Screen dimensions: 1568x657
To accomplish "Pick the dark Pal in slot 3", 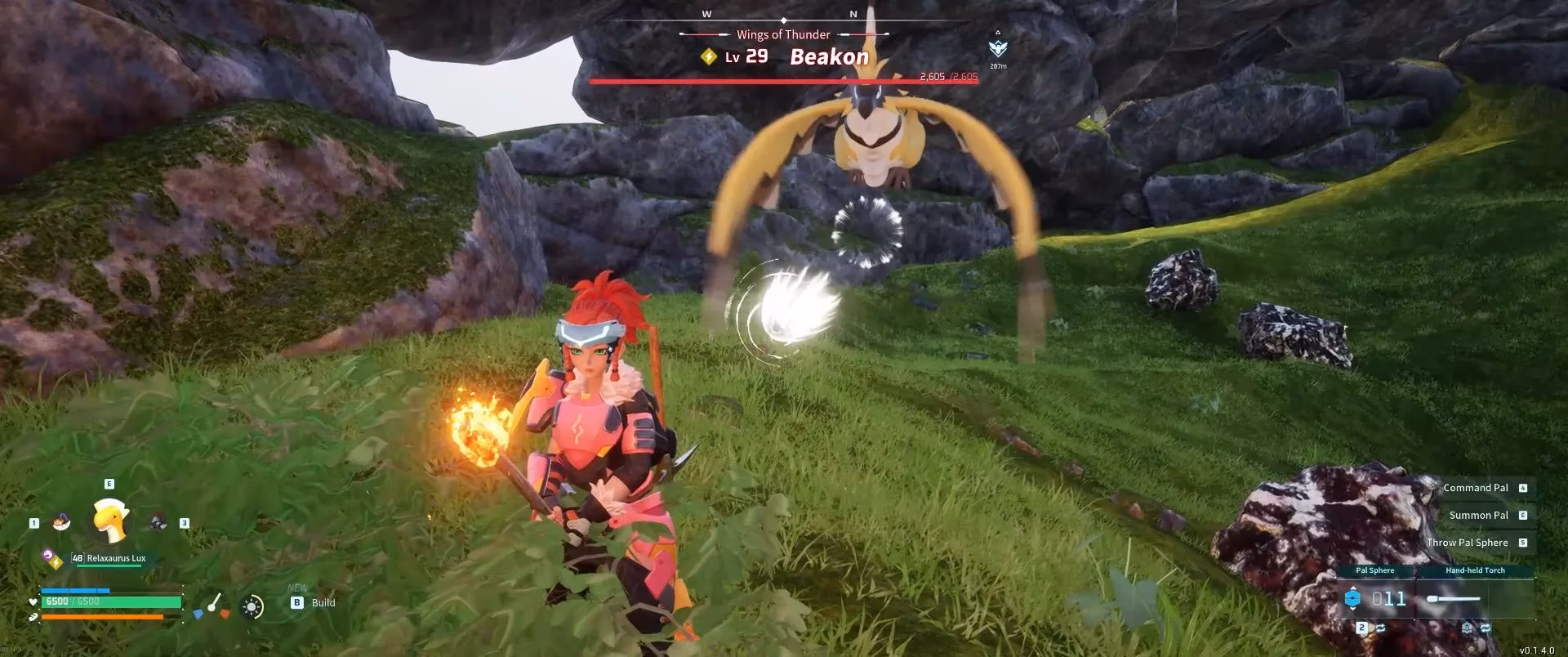I will pyautogui.click(x=158, y=522).
